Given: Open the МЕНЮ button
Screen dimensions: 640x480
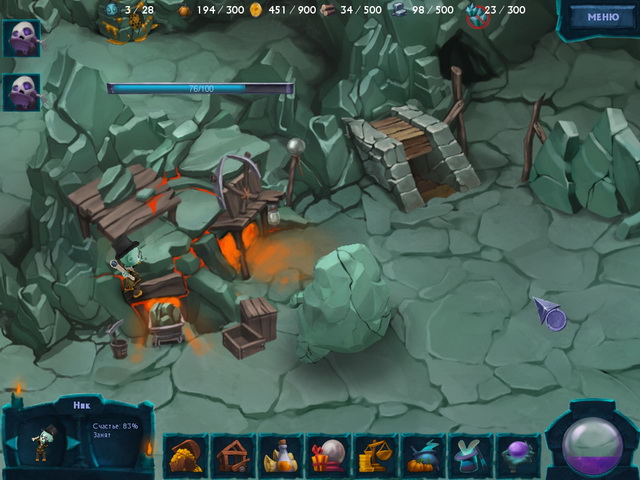Looking at the screenshot, I should coord(602,17).
